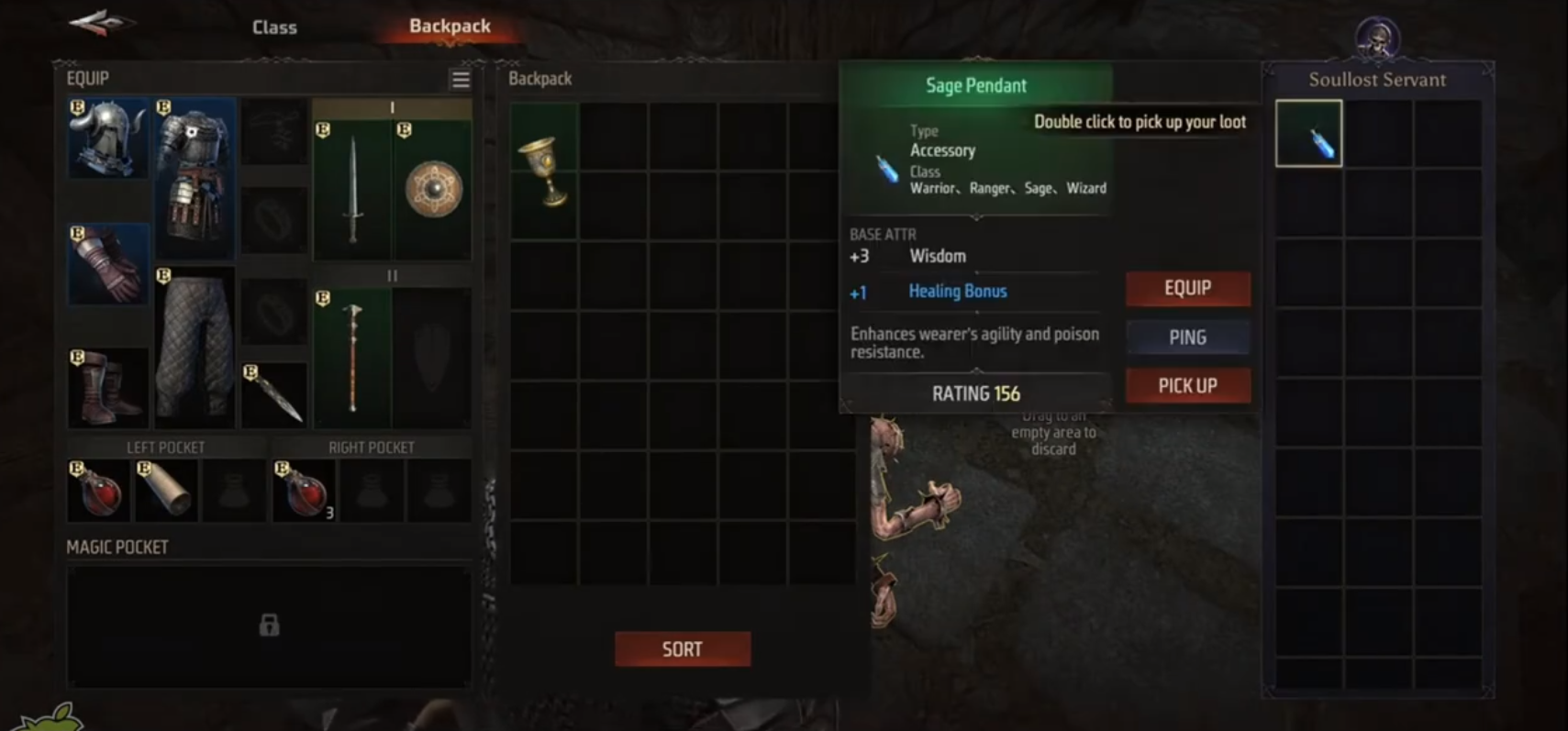Select the equipped dagger slot
Screen dimensions: 1568x731
click(274, 395)
